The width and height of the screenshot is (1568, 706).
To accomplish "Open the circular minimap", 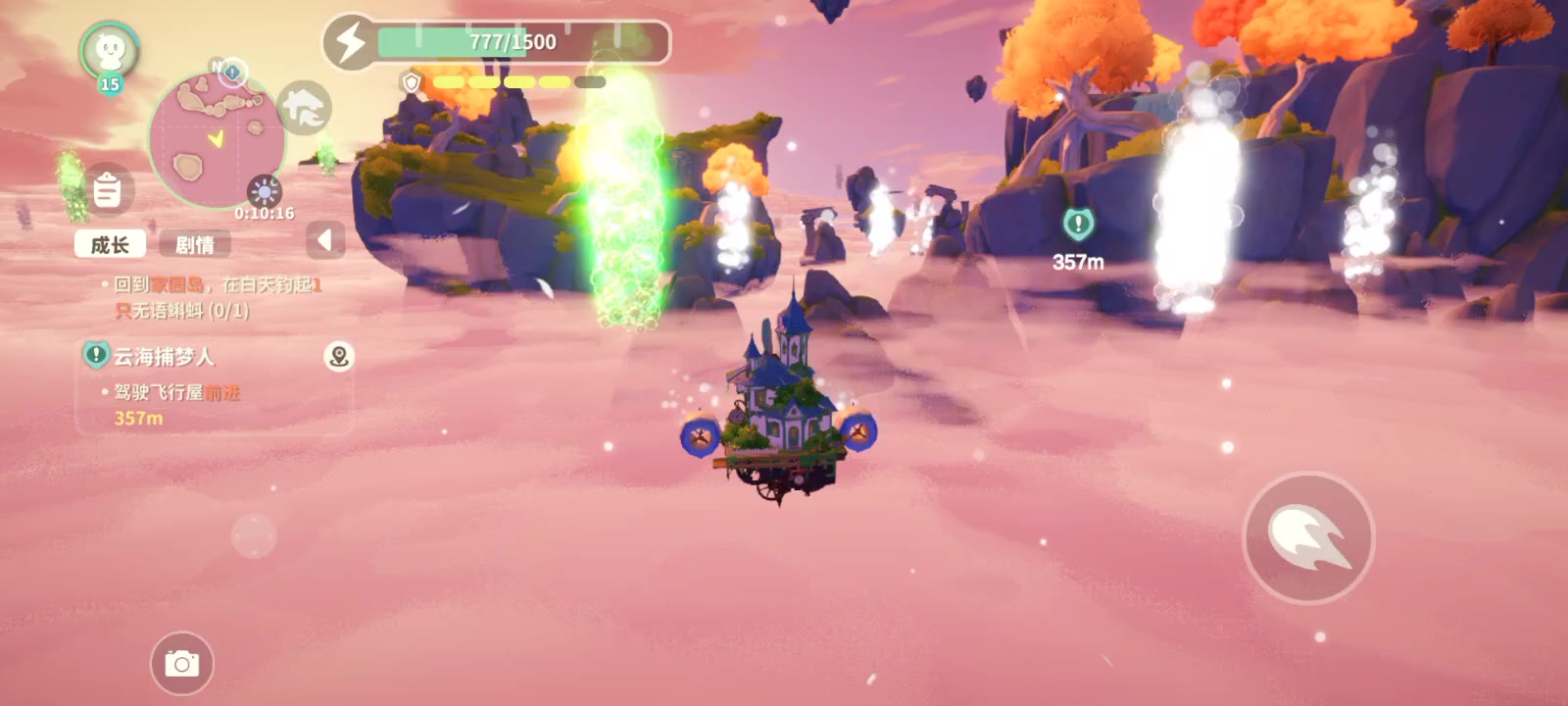I will click(216, 139).
